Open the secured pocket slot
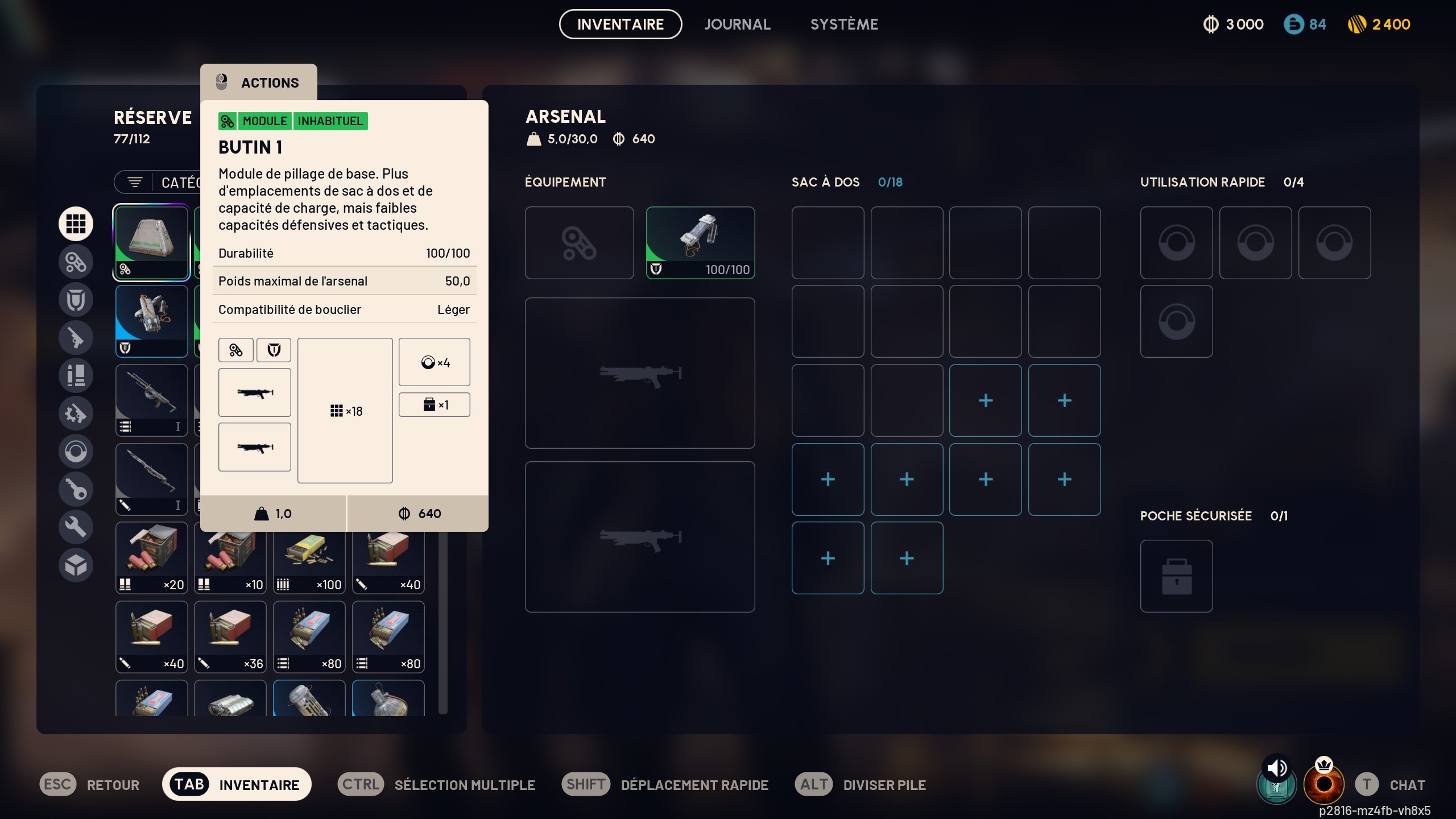The height and width of the screenshot is (819, 1456). pos(1176,576)
